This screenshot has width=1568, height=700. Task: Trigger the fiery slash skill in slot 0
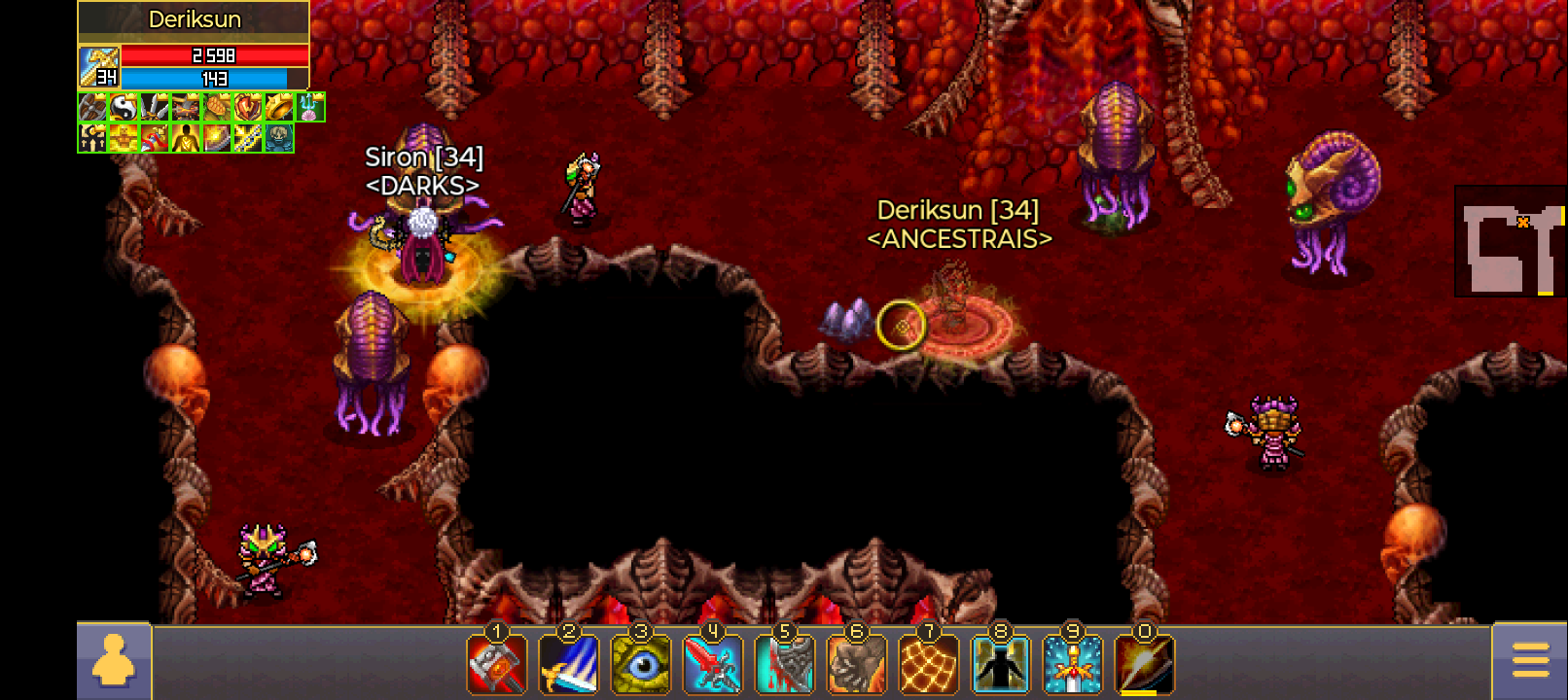coord(1145,665)
